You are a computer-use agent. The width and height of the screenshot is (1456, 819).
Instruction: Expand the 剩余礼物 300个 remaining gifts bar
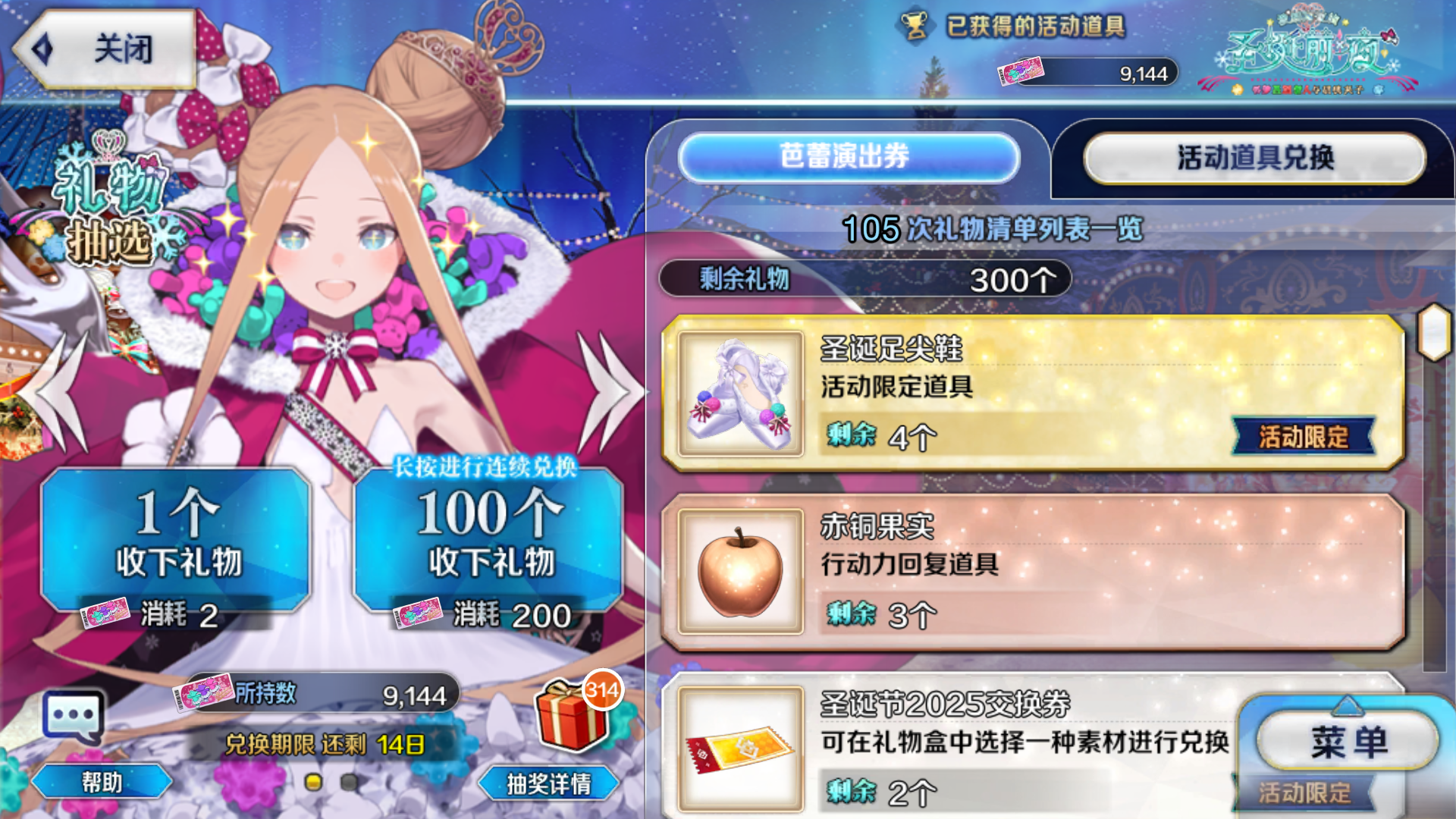point(864,281)
